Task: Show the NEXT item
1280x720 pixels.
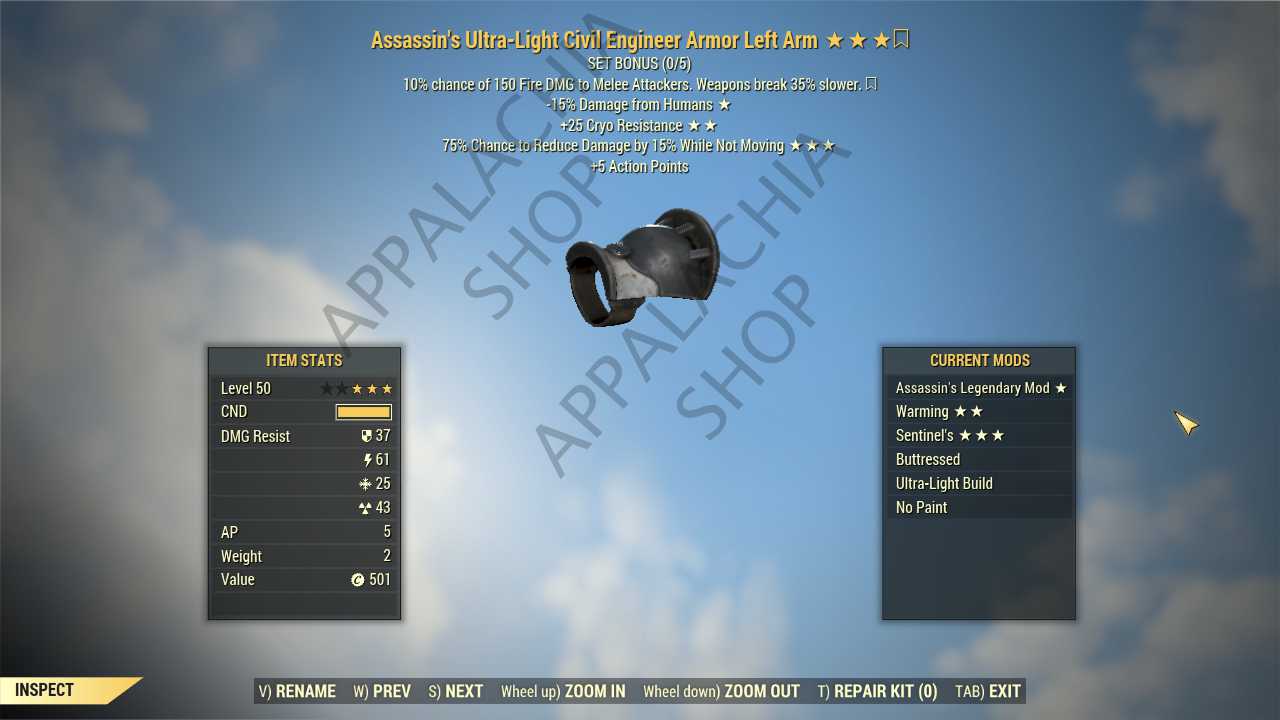Action: [455, 691]
